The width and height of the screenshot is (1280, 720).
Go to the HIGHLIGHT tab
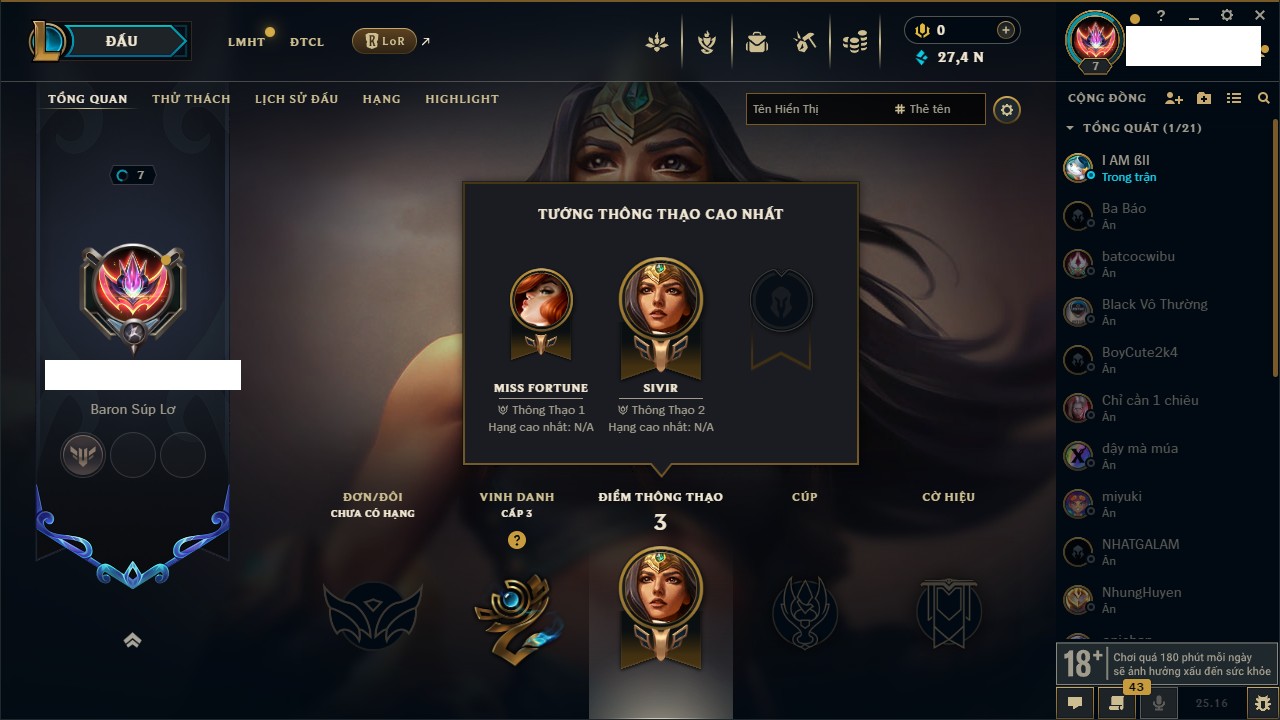[x=461, y=99]
